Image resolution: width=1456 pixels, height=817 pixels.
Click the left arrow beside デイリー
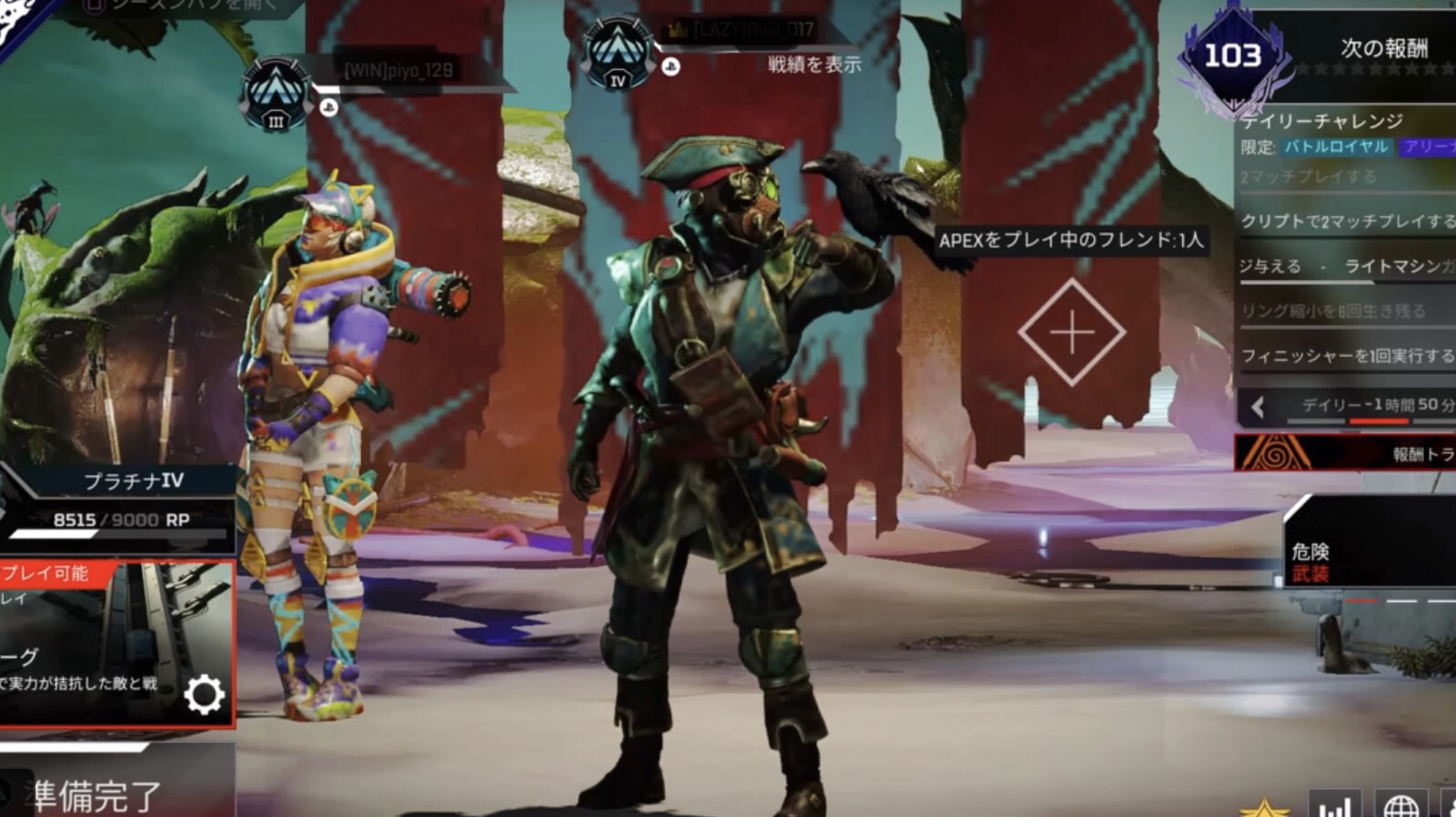click(x=1259, y=407)
